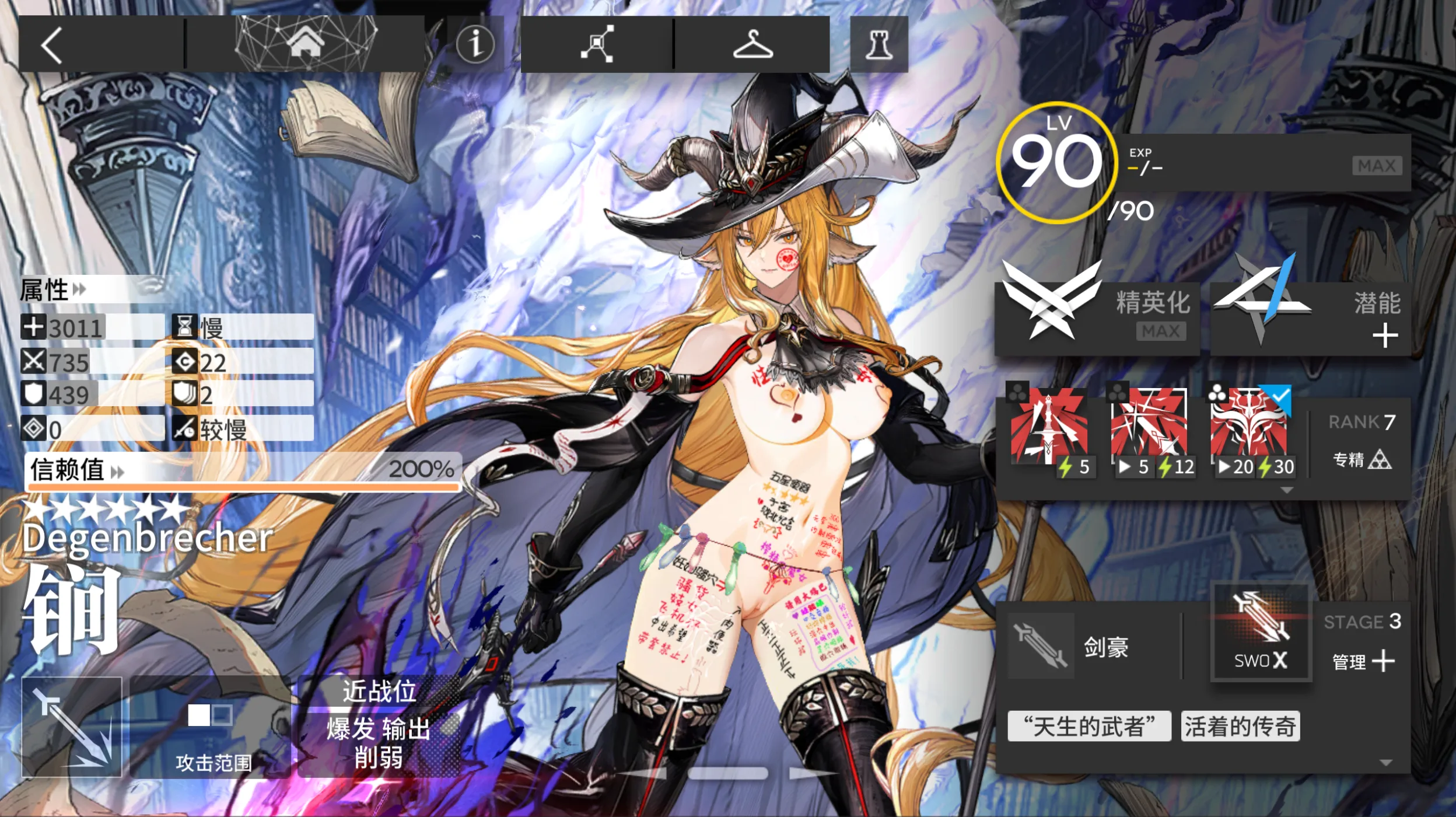Open the 潜能 potential plus panel

(x=1312, y=318)
